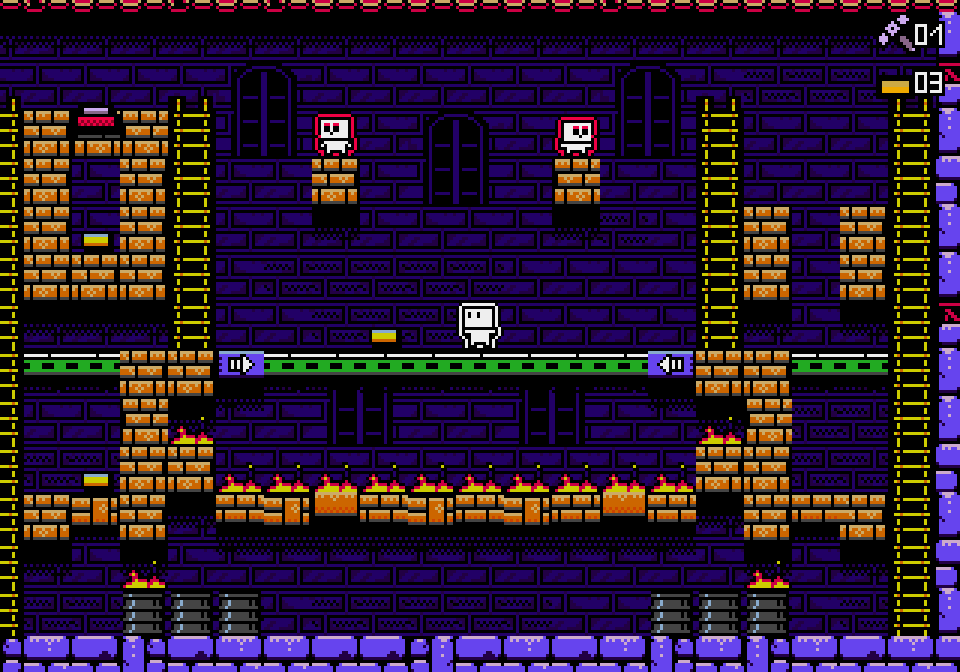The image size is (960, 672).
Task: Click the pickaxe icon in the HUD
Action: coord(895,33)
